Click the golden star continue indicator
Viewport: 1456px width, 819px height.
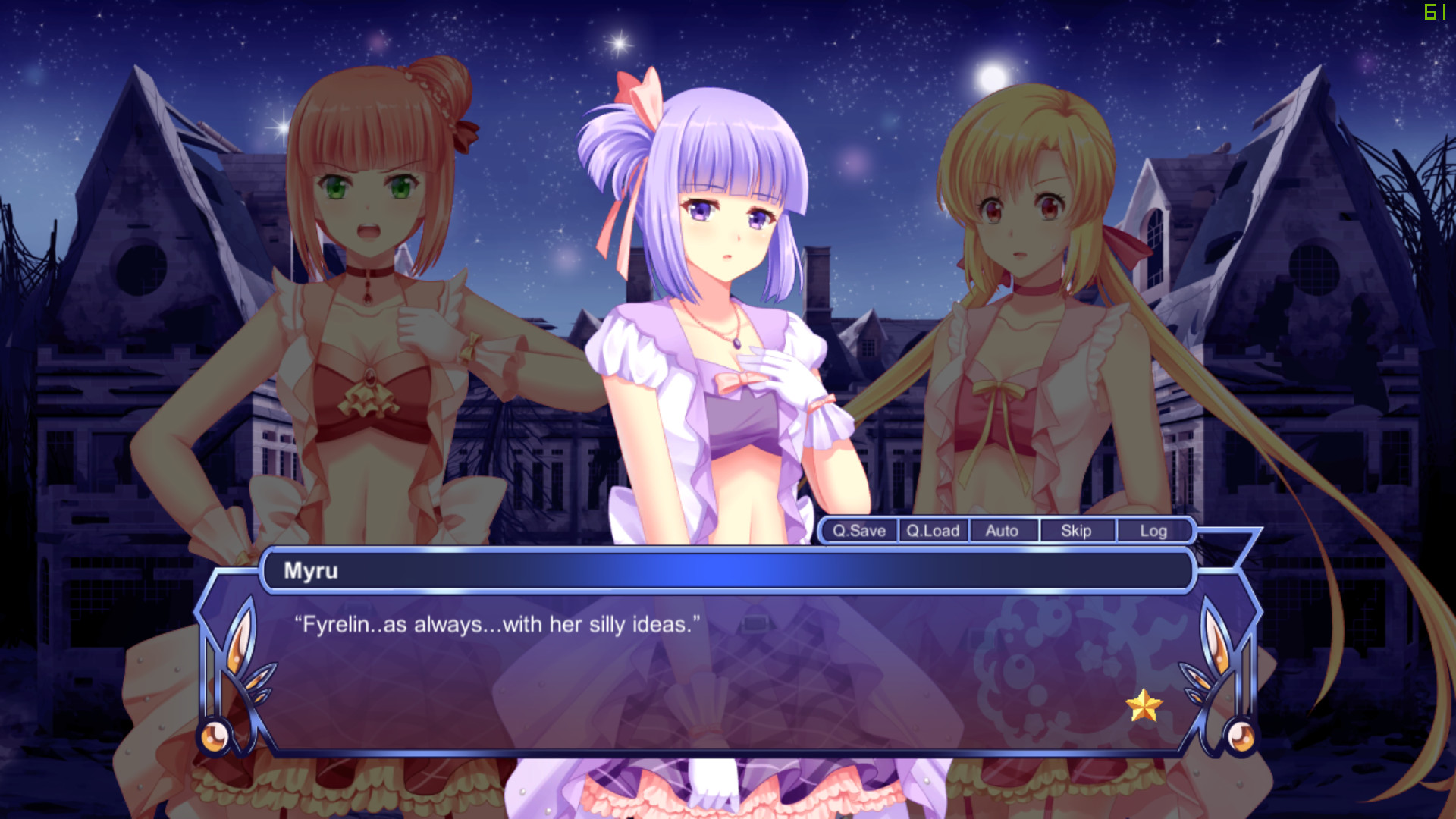(1146, 707)
